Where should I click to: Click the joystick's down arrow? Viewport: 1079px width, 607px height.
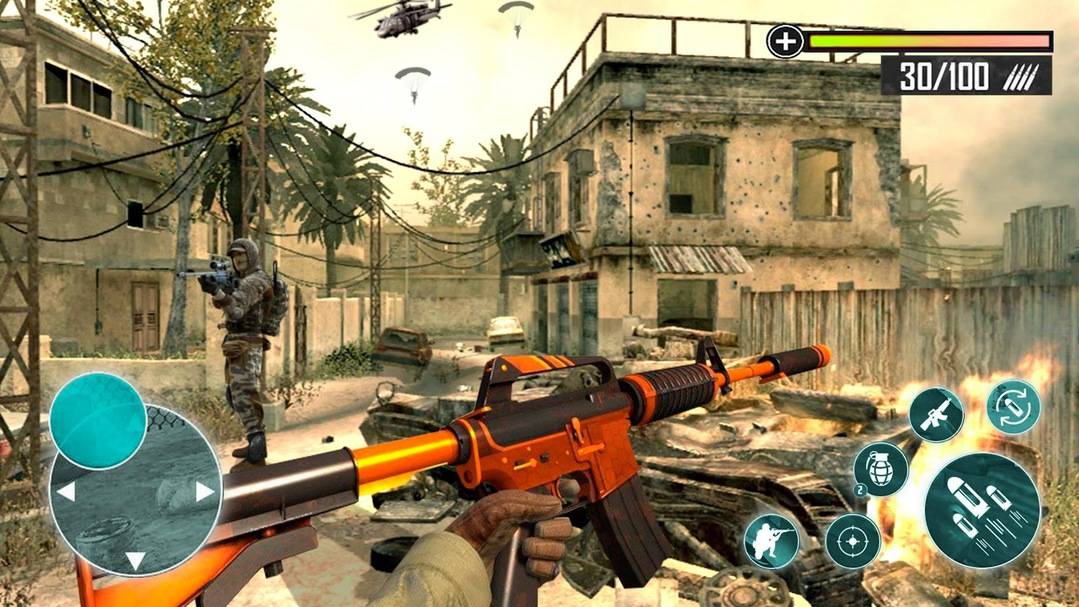(x=135, y=560)
